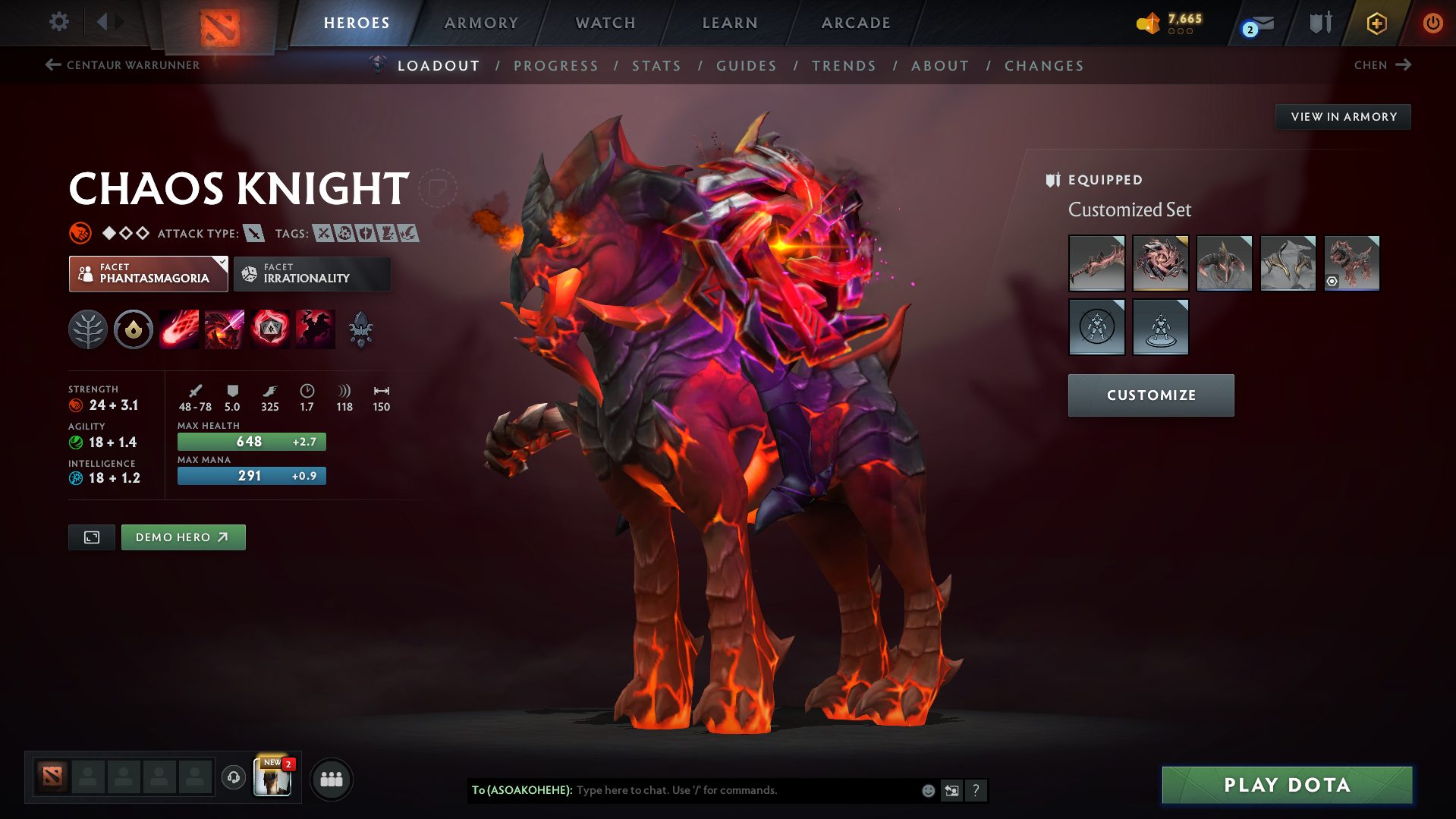The width and height of the screenshot is (1456, 819).
Task: Open the DEMO HERO link
Action: pos(183,537)
